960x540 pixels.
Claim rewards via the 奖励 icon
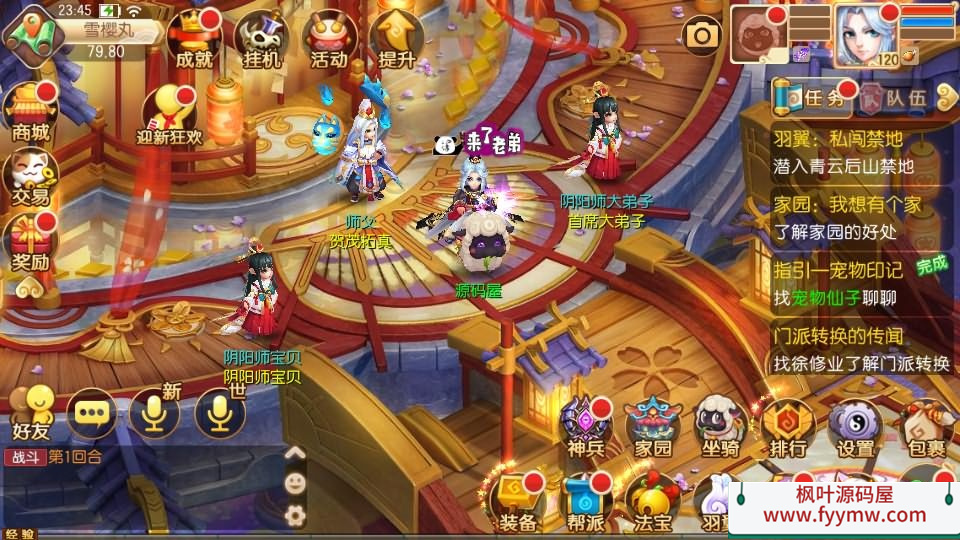29,245
